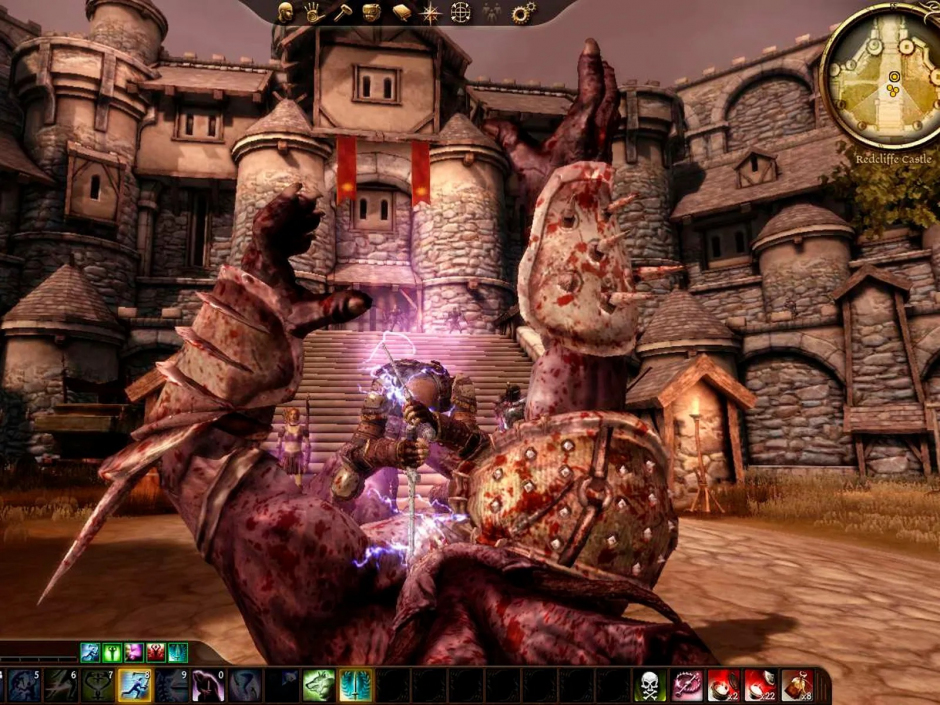The width and height of the screenshot is (940, 705).
Task: Open the party members icon
Action: point(491,13)
